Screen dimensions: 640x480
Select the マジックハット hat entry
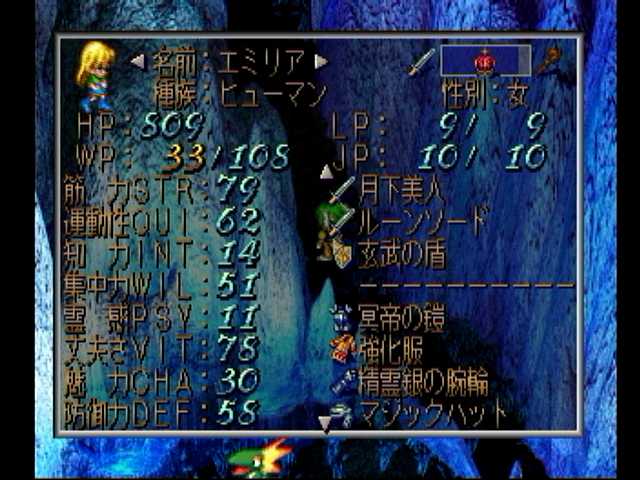[430, 411]
